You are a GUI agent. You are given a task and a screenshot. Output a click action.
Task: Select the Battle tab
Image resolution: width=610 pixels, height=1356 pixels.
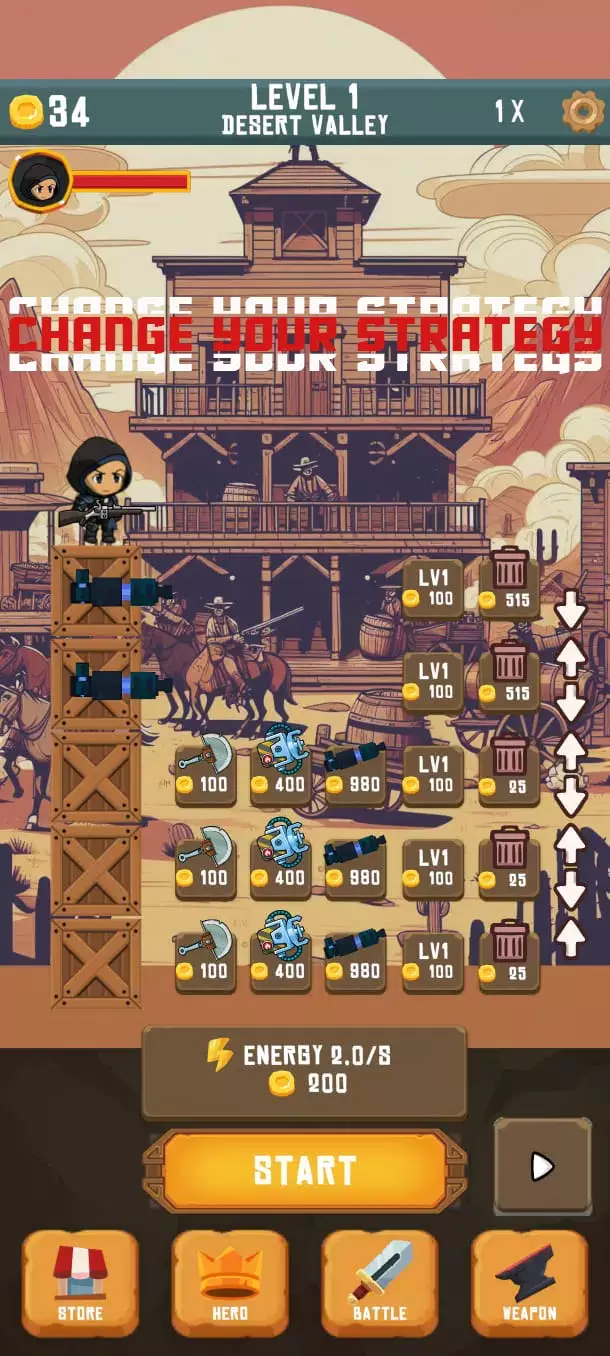(380, 1282)
